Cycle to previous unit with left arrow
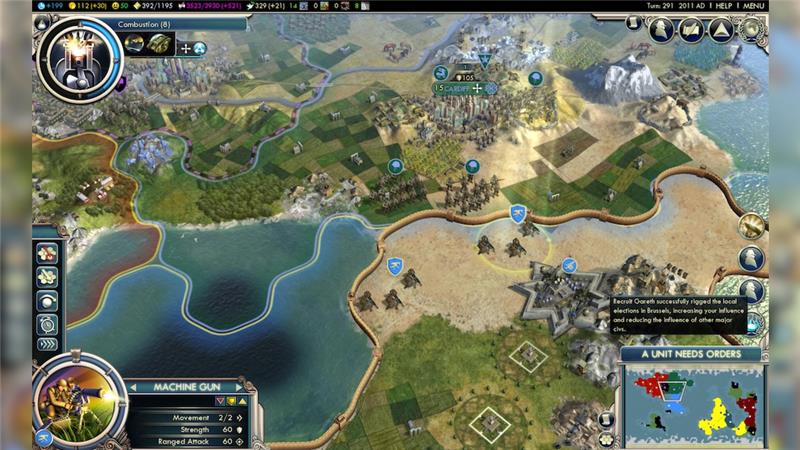This screenshot has width=800, height=450. point(131,387)
